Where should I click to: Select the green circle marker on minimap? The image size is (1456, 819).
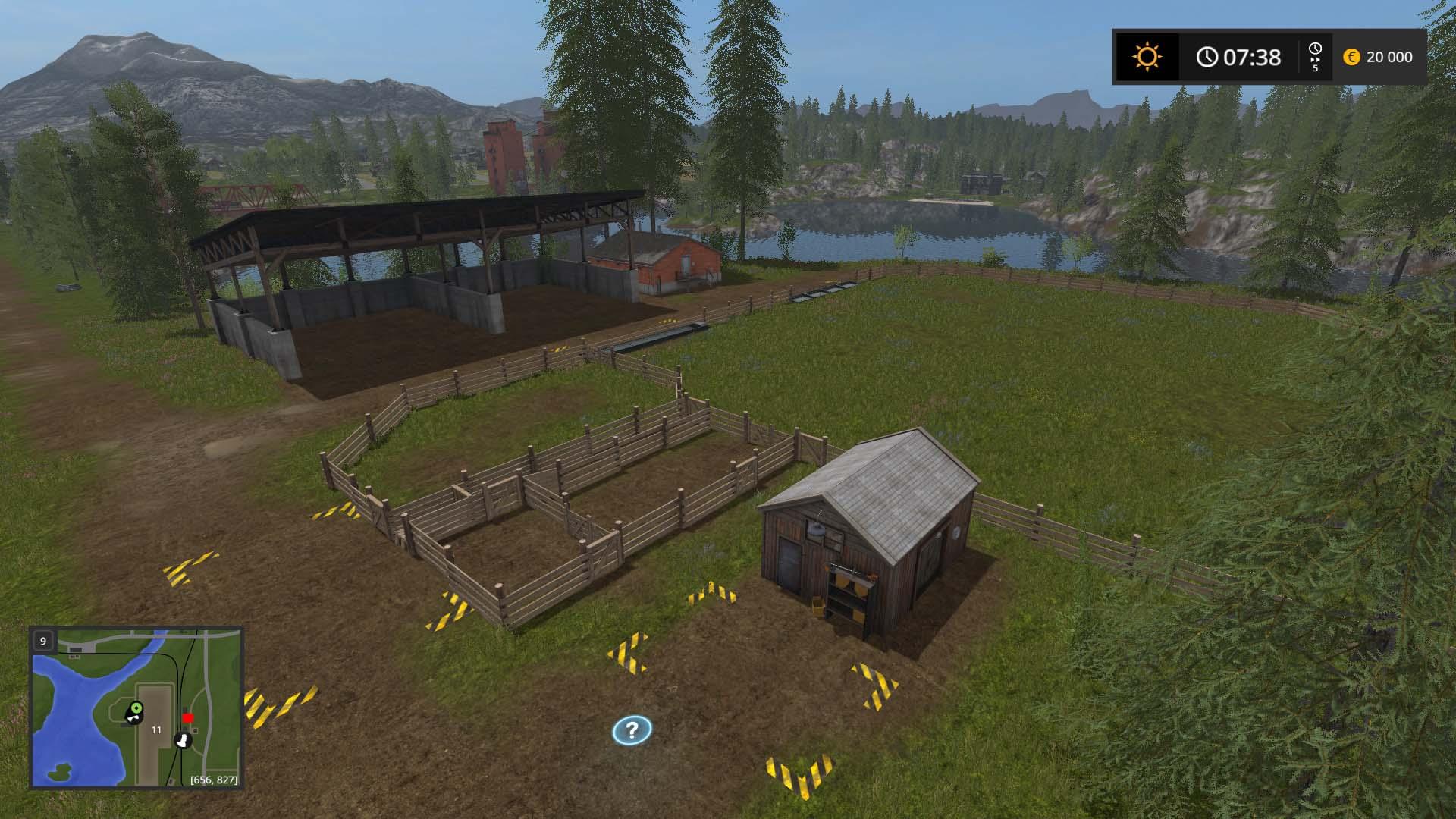136,708
